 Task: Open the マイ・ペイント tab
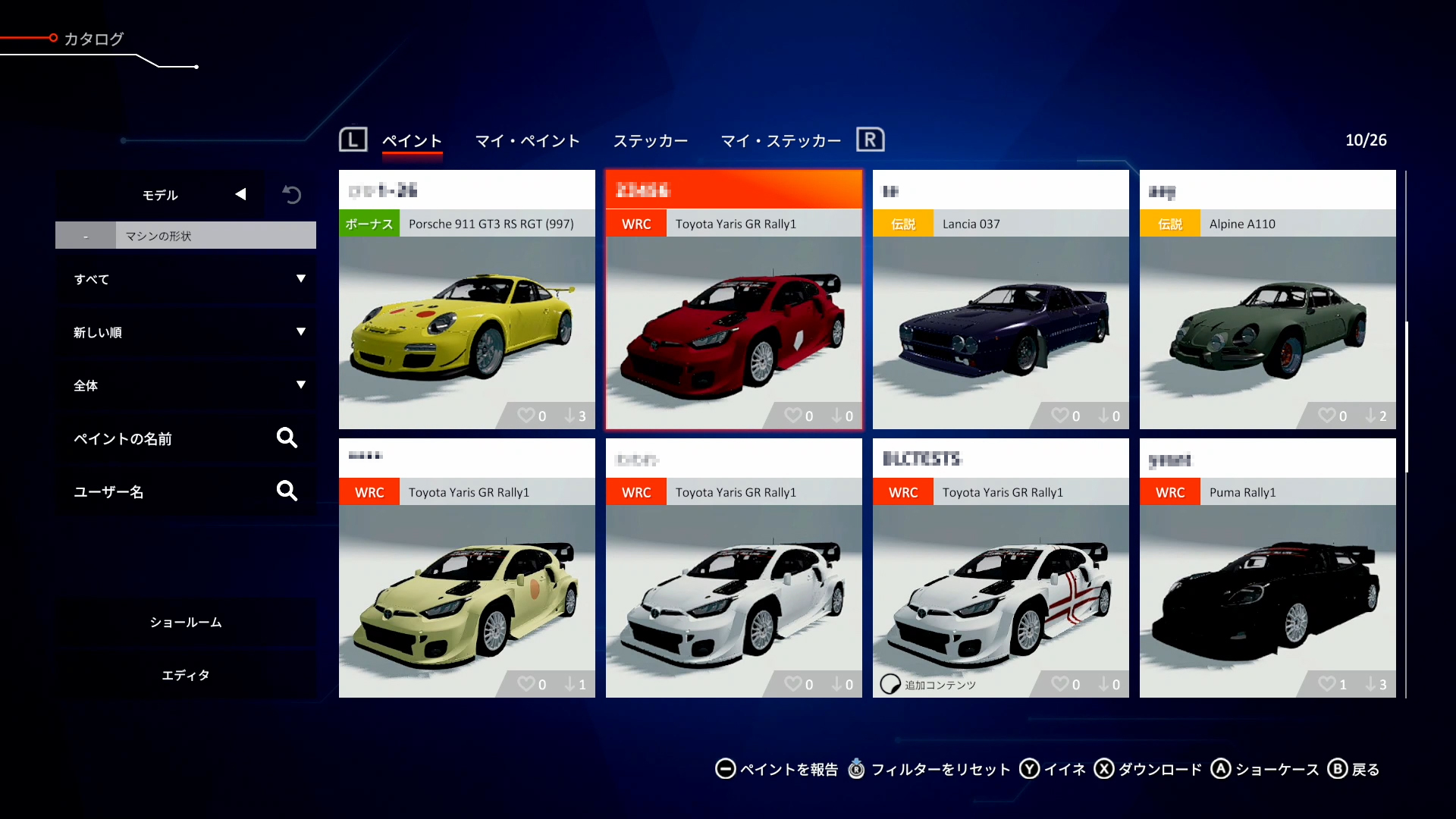point(527,141)
